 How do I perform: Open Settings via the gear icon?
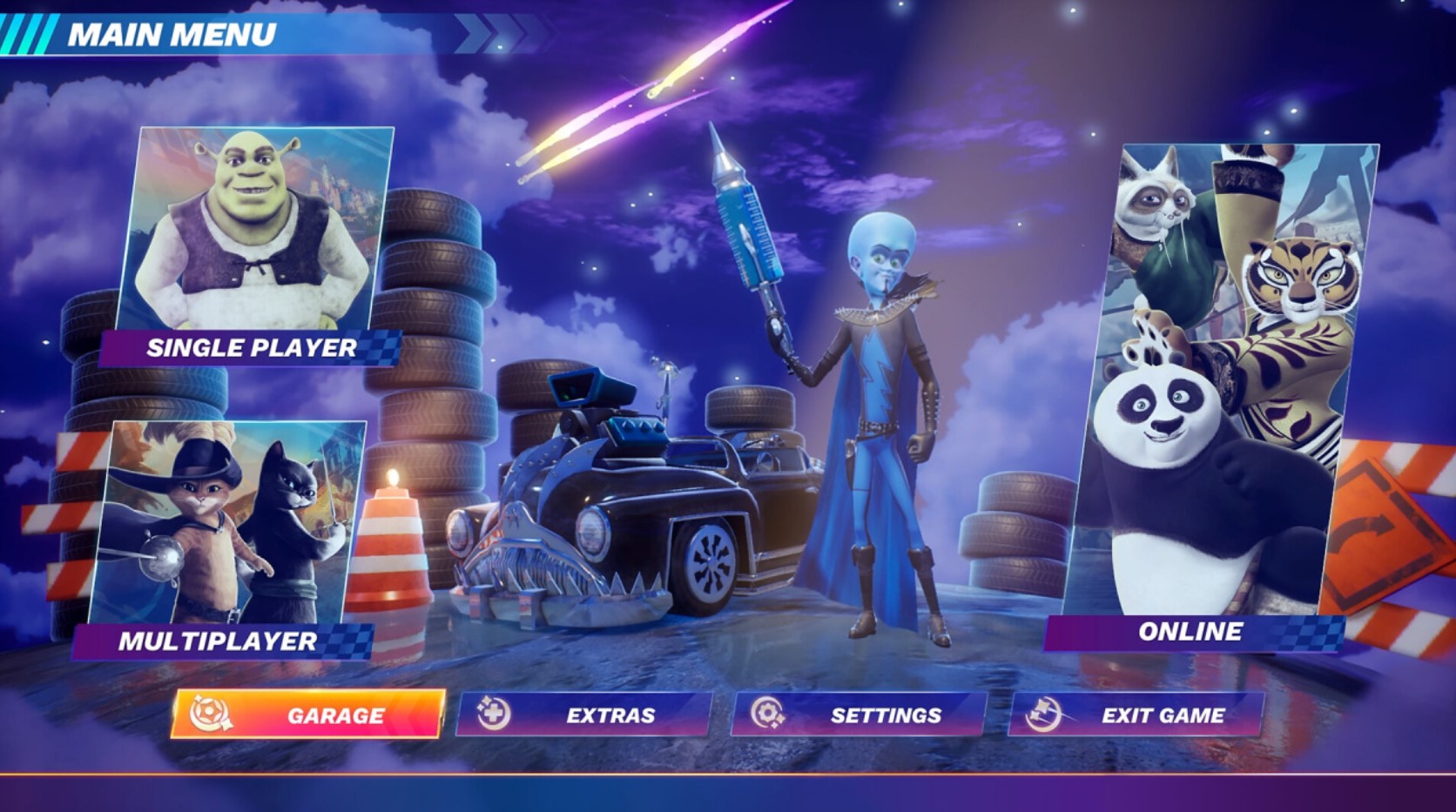click(x=766, y=714)
